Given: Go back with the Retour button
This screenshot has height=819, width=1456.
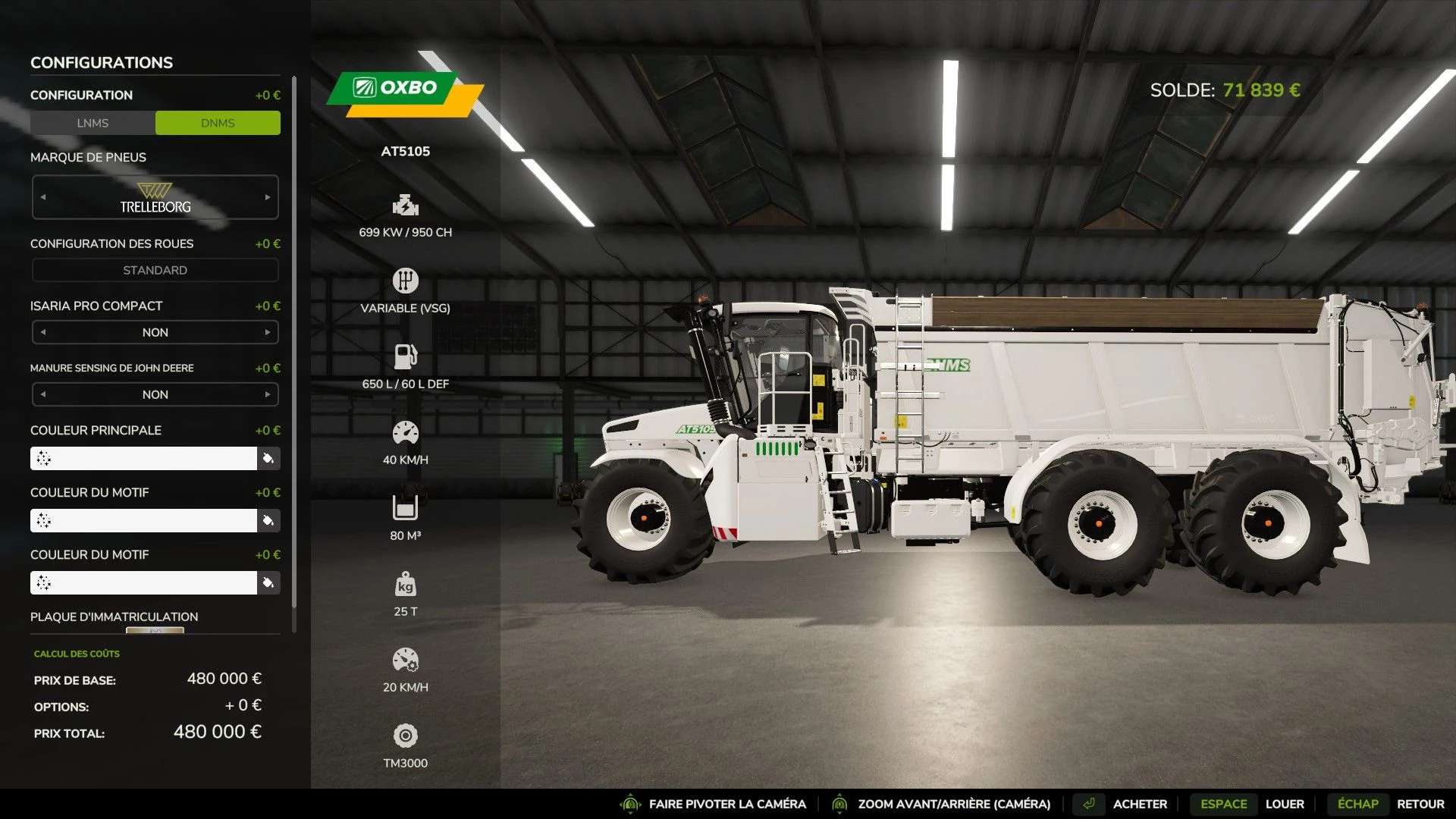Looking at the screenshot, I should click(x=1420, y=804).
